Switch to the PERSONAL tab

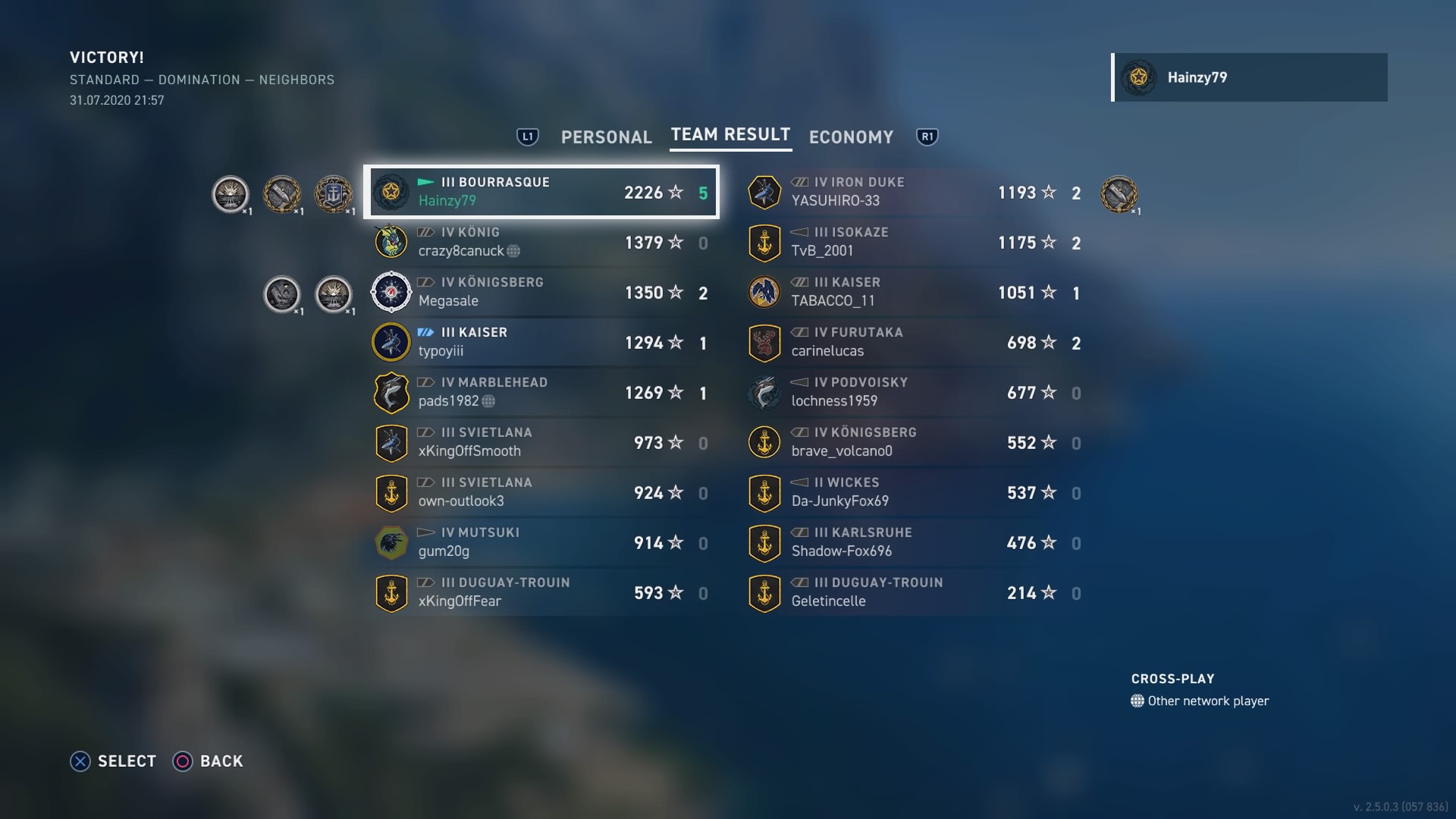[x=606, y=137]
